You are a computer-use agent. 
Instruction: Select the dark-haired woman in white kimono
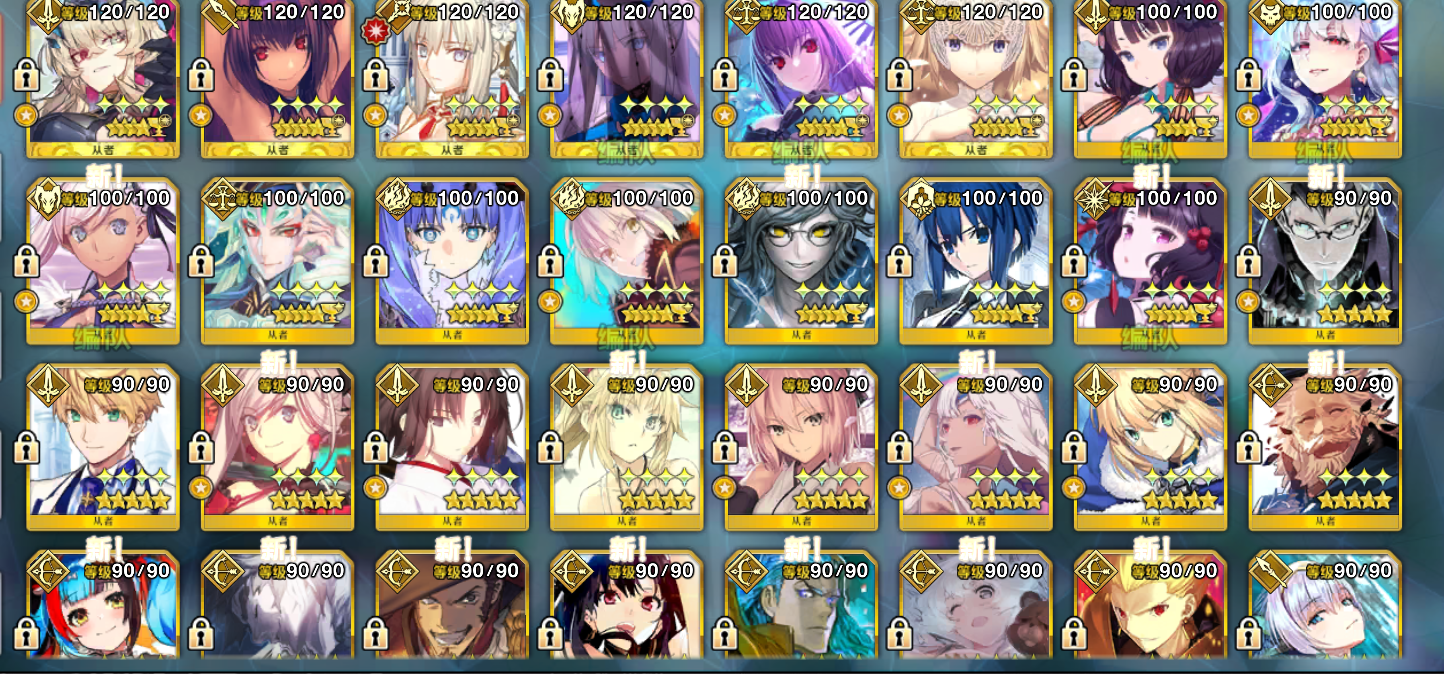(452, 448)
